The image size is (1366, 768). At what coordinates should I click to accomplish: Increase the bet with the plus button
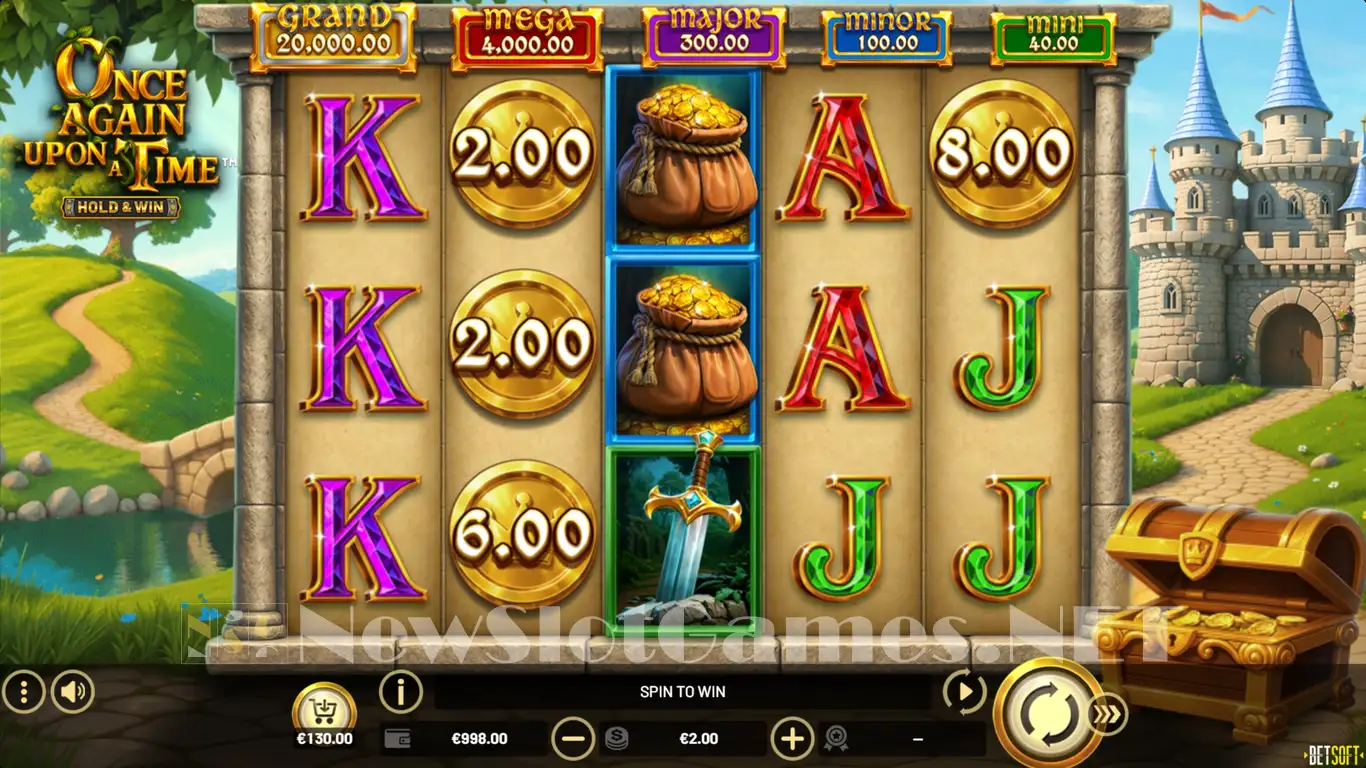(x=792, y=739)
